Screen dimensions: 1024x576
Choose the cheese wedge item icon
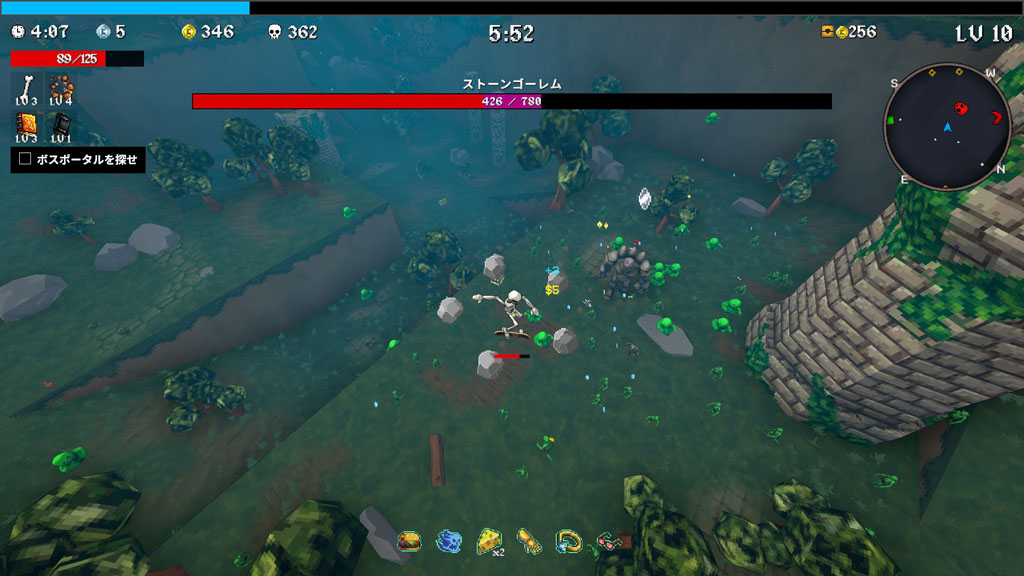point(489,541)
